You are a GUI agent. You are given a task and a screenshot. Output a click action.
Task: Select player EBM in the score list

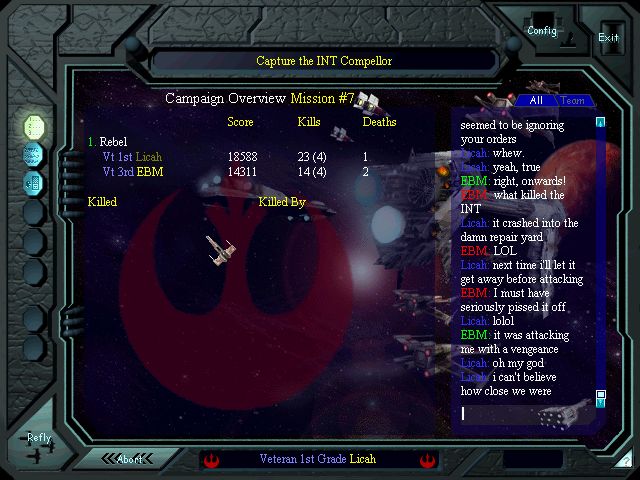(x=150, y=172)
